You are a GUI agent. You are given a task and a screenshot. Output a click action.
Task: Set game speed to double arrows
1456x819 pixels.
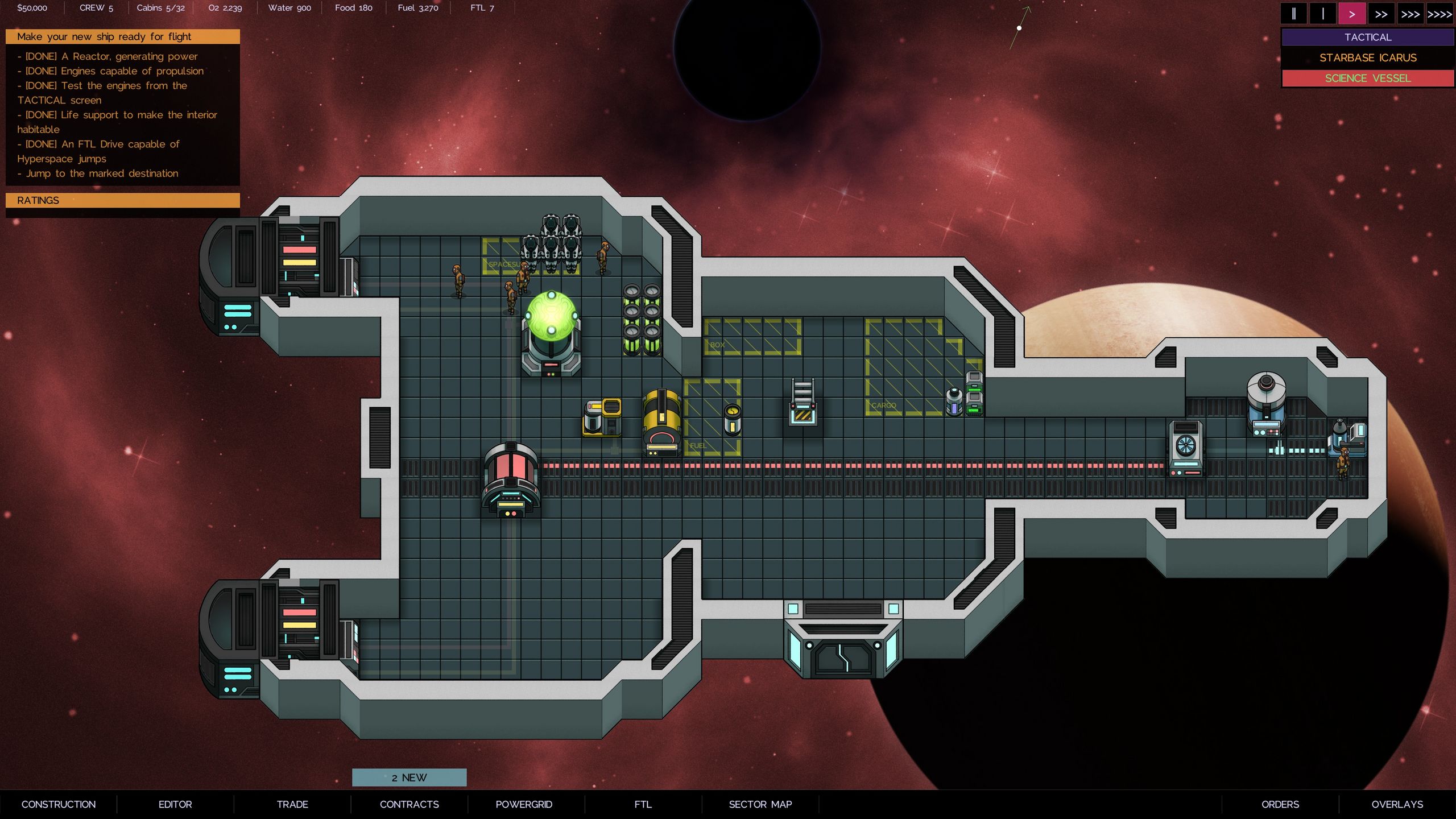[1381, 14]
